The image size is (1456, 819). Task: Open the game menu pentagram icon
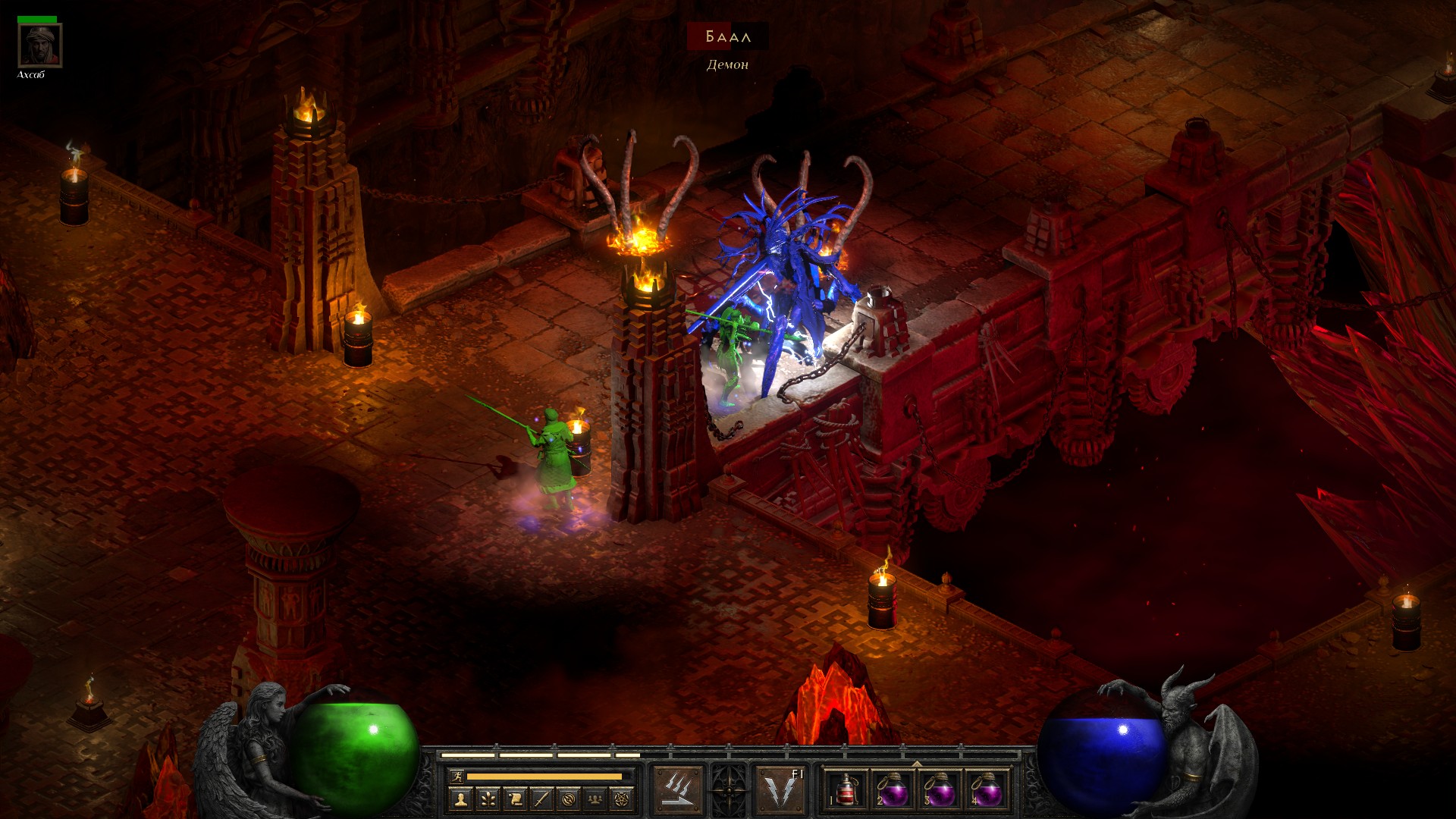[x=623, y=799]
